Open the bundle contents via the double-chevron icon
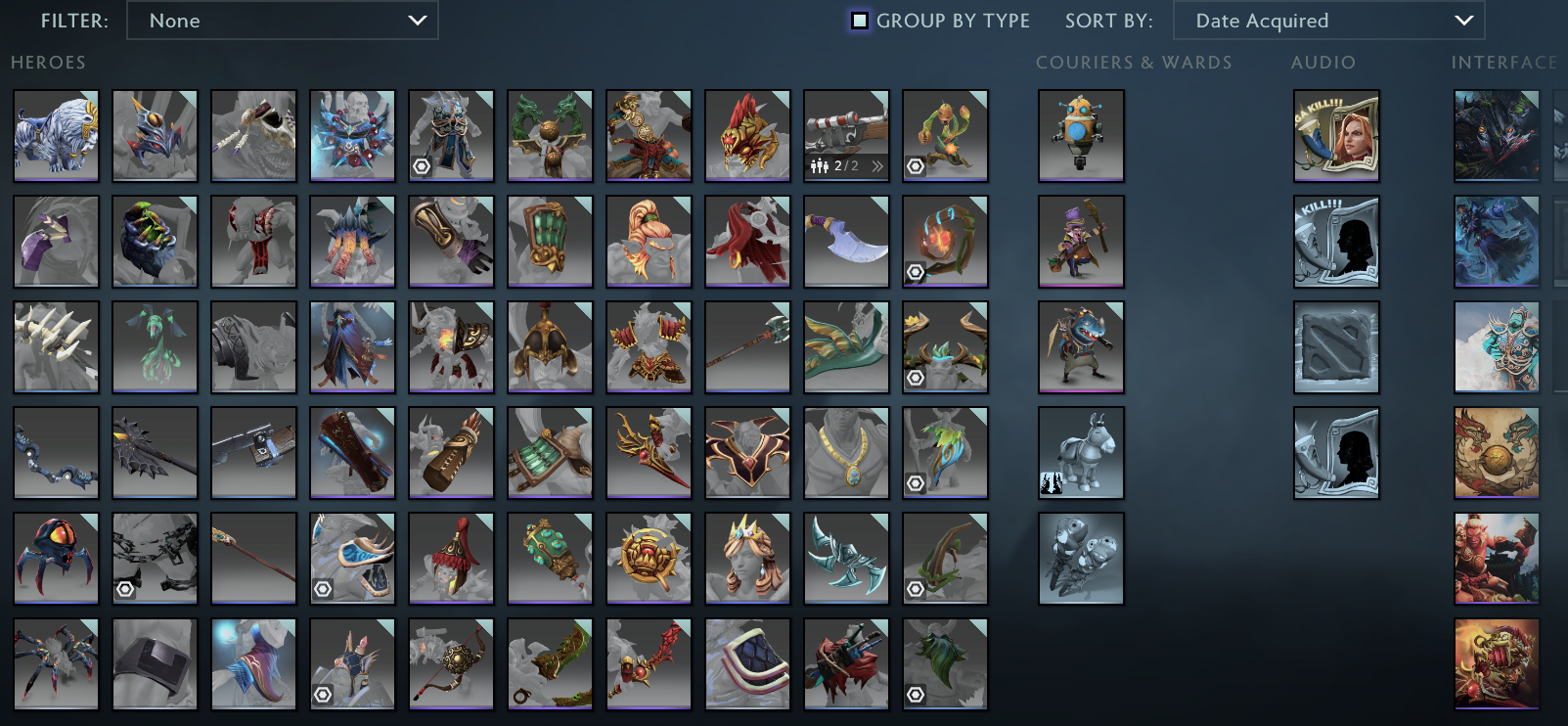Screen dimensions: 1568x726 pos(877,166)
